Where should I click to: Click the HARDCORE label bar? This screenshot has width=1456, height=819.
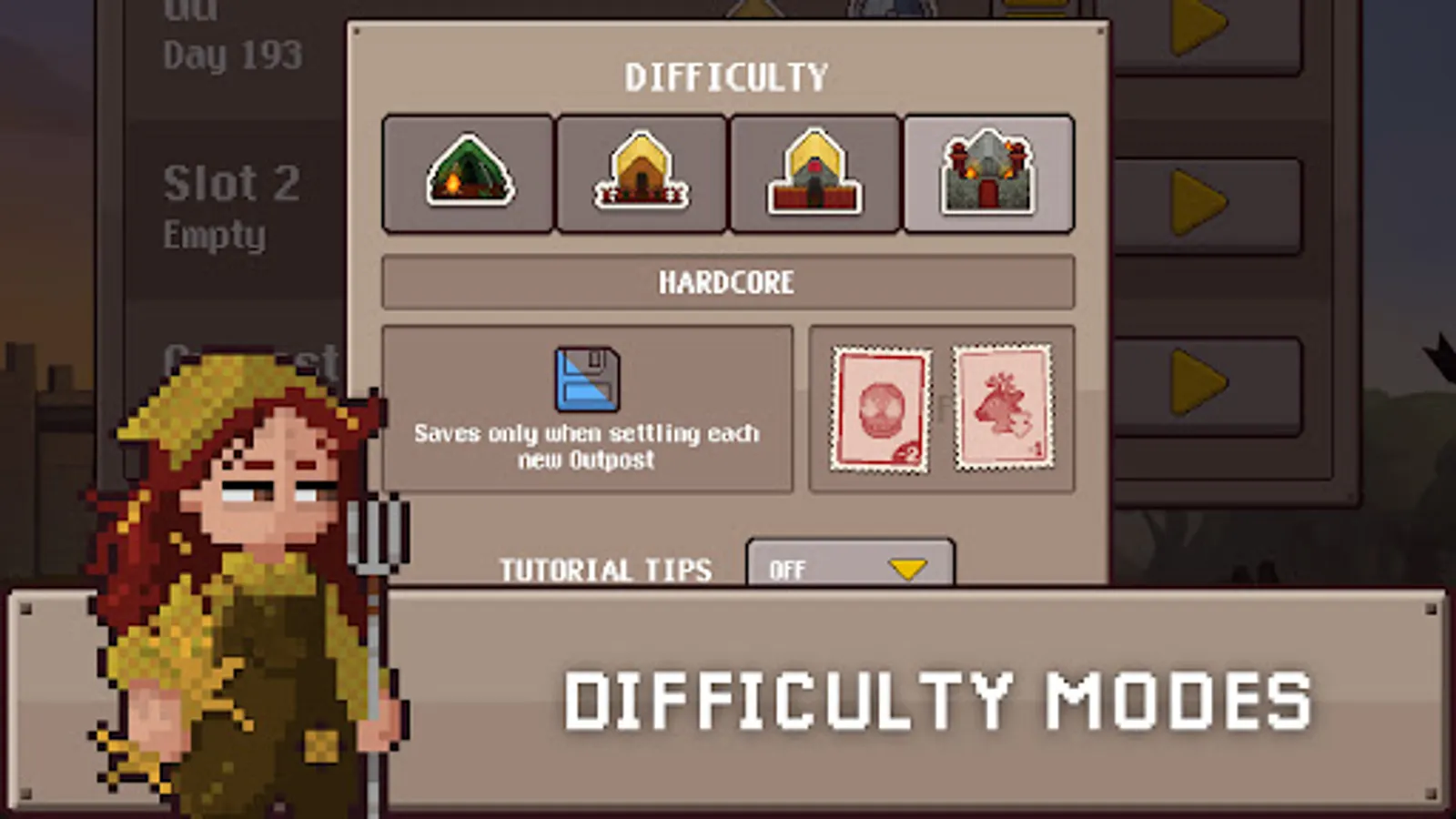(727, 282)
